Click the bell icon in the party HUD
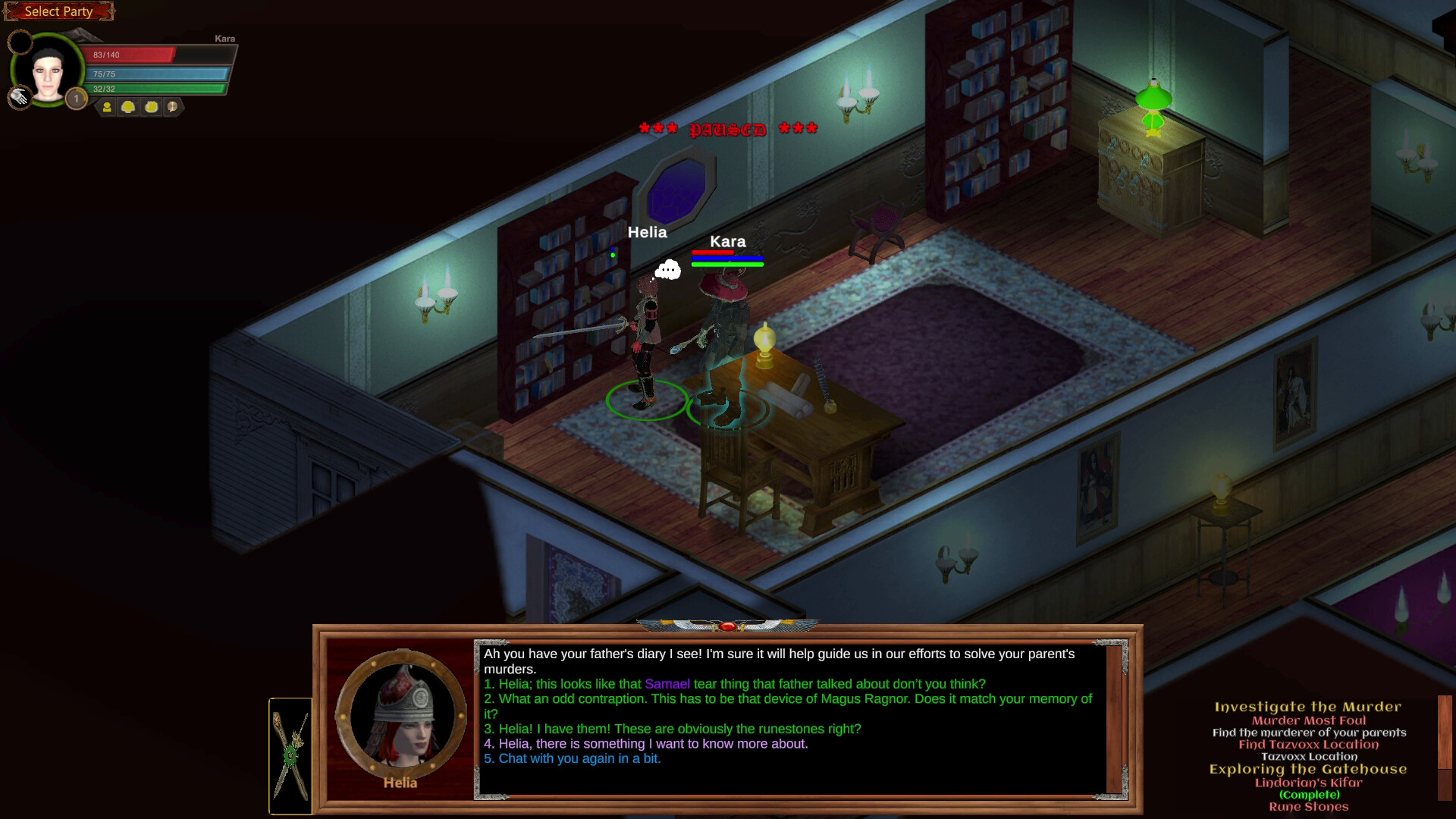This screenshot has height=819, width=1456. pos(127,108)
